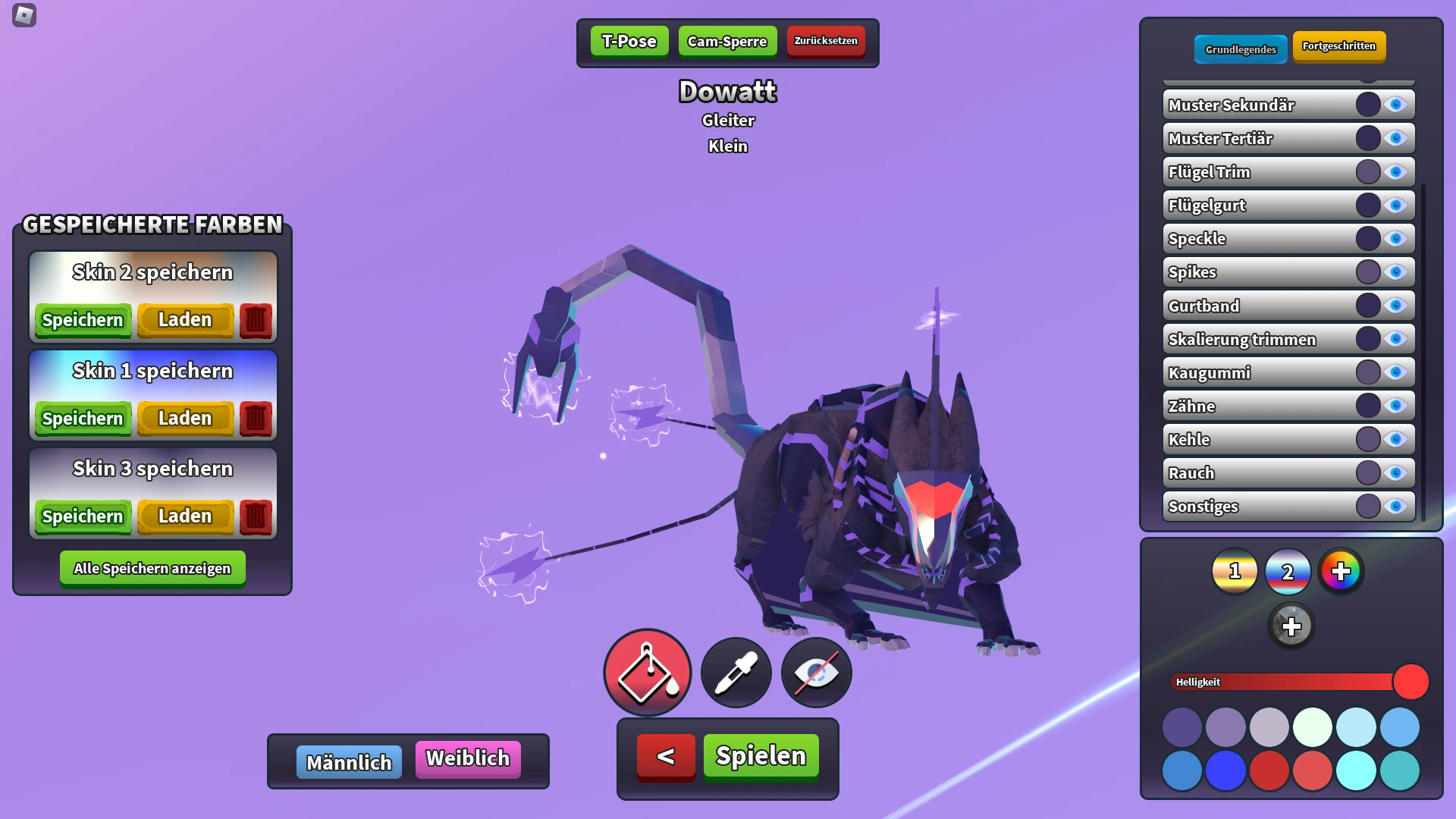Open palette 2
1456x819 pixels.
(1289, 573)
